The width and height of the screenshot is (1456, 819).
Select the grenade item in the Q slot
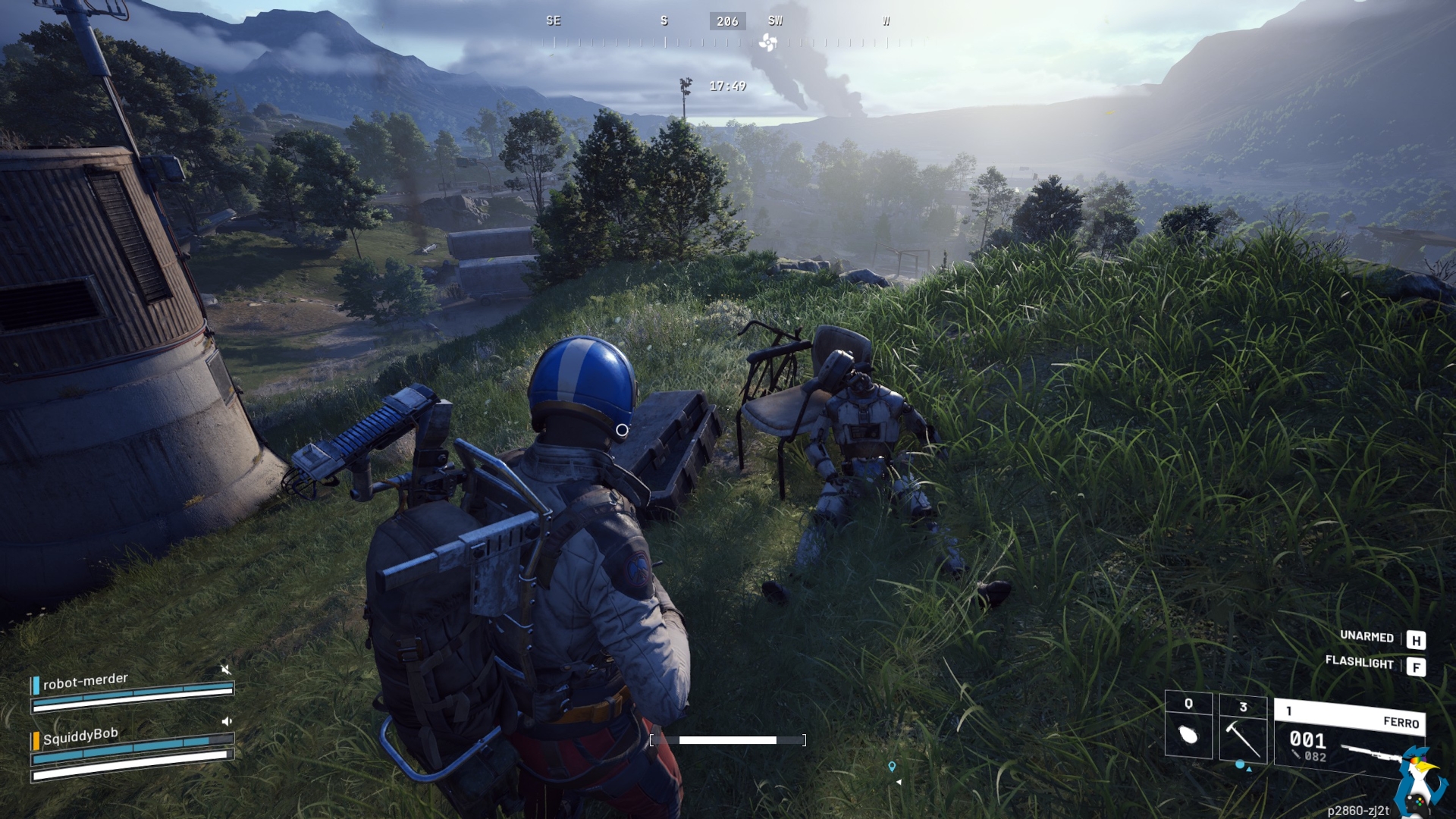(1188, 733)
